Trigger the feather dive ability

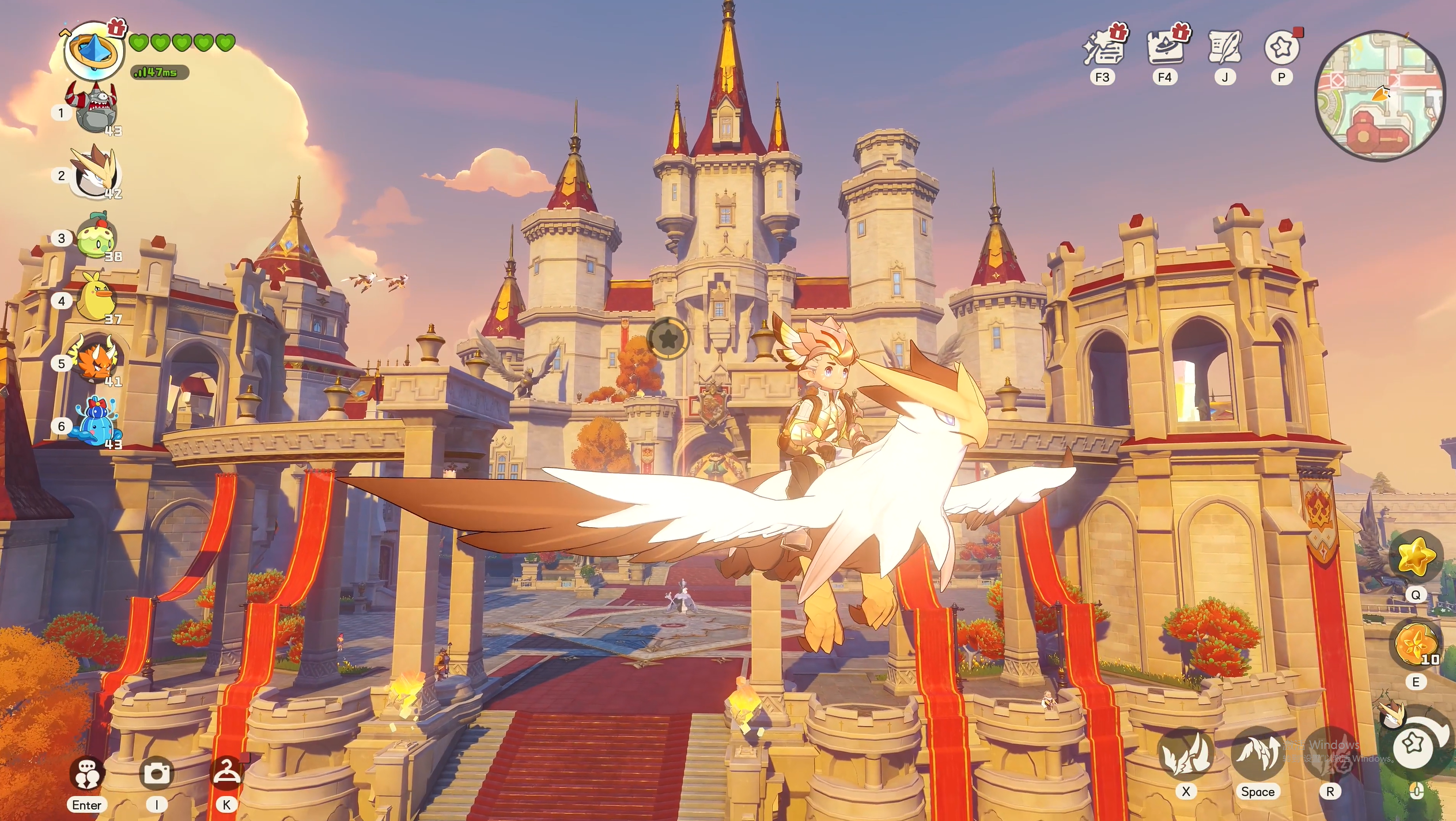pos(1185,754)
